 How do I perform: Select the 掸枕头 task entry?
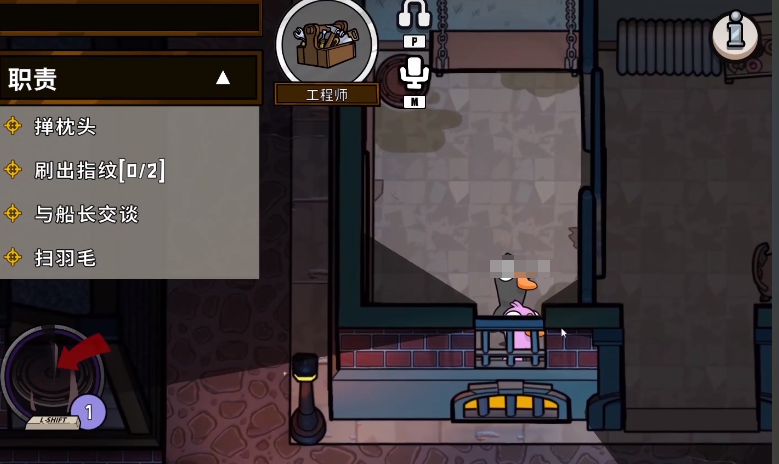click(66, 126)
